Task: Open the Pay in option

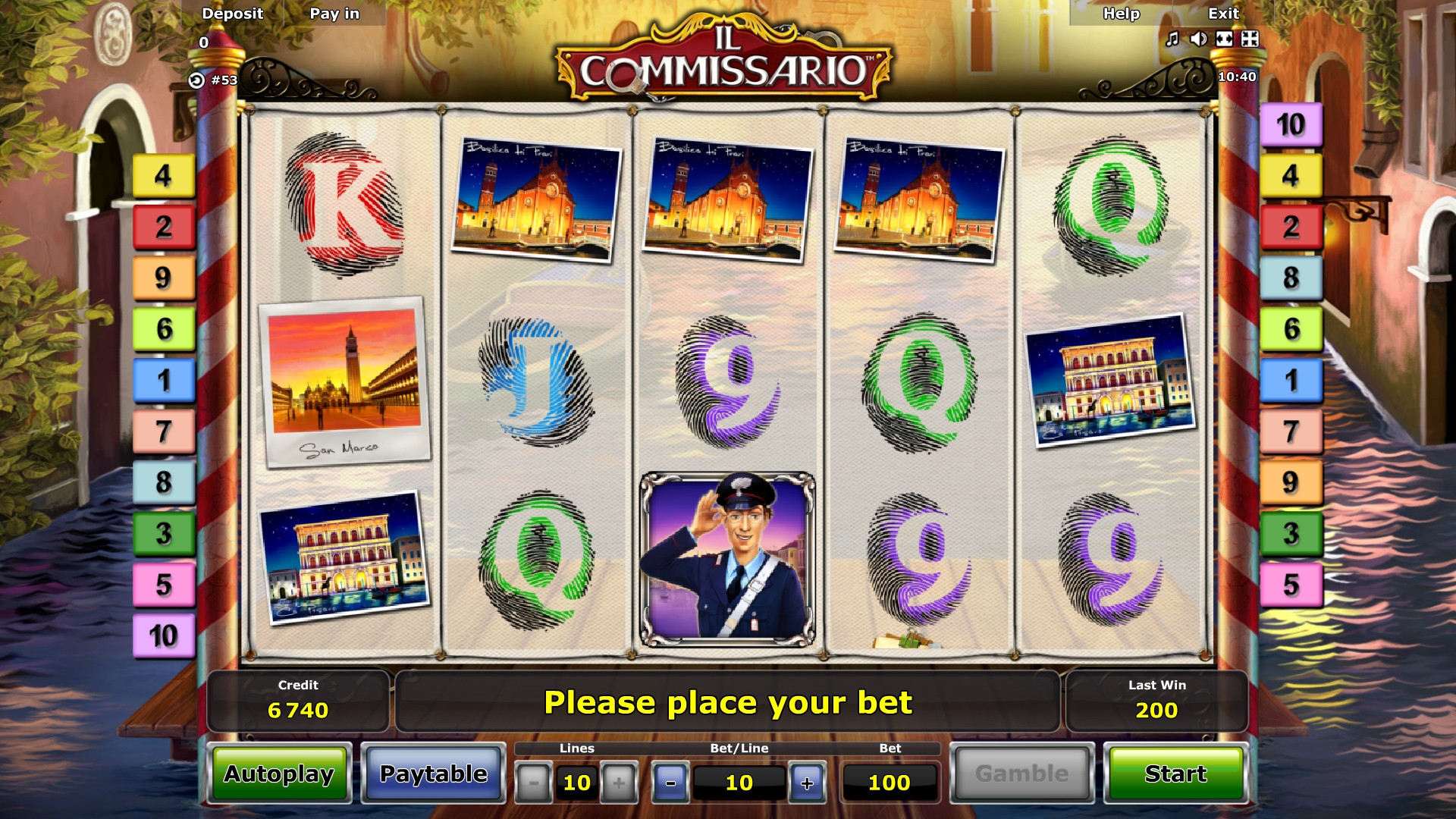Action: pyautogui.click(x=334, y=14)
